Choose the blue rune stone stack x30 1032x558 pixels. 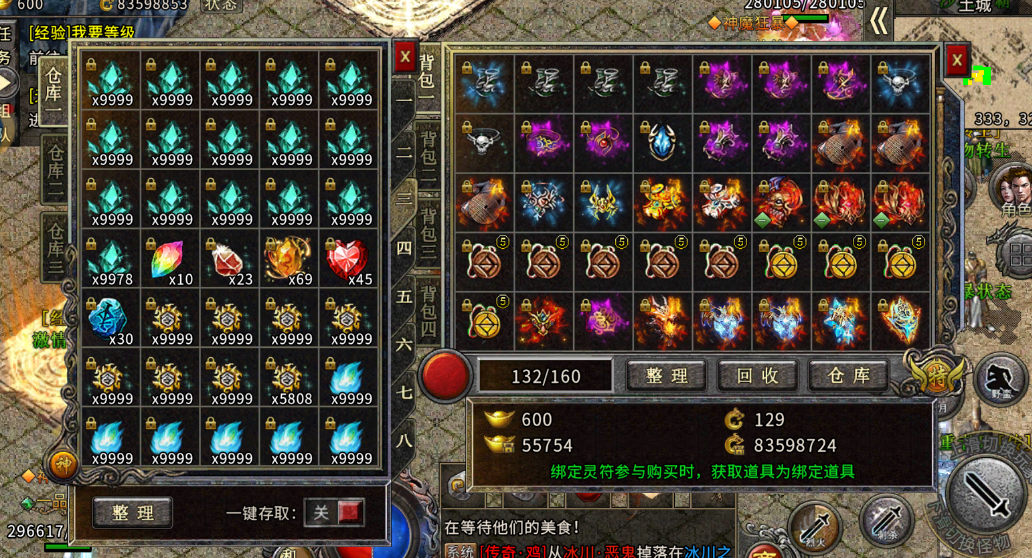[x=110, y=321]
